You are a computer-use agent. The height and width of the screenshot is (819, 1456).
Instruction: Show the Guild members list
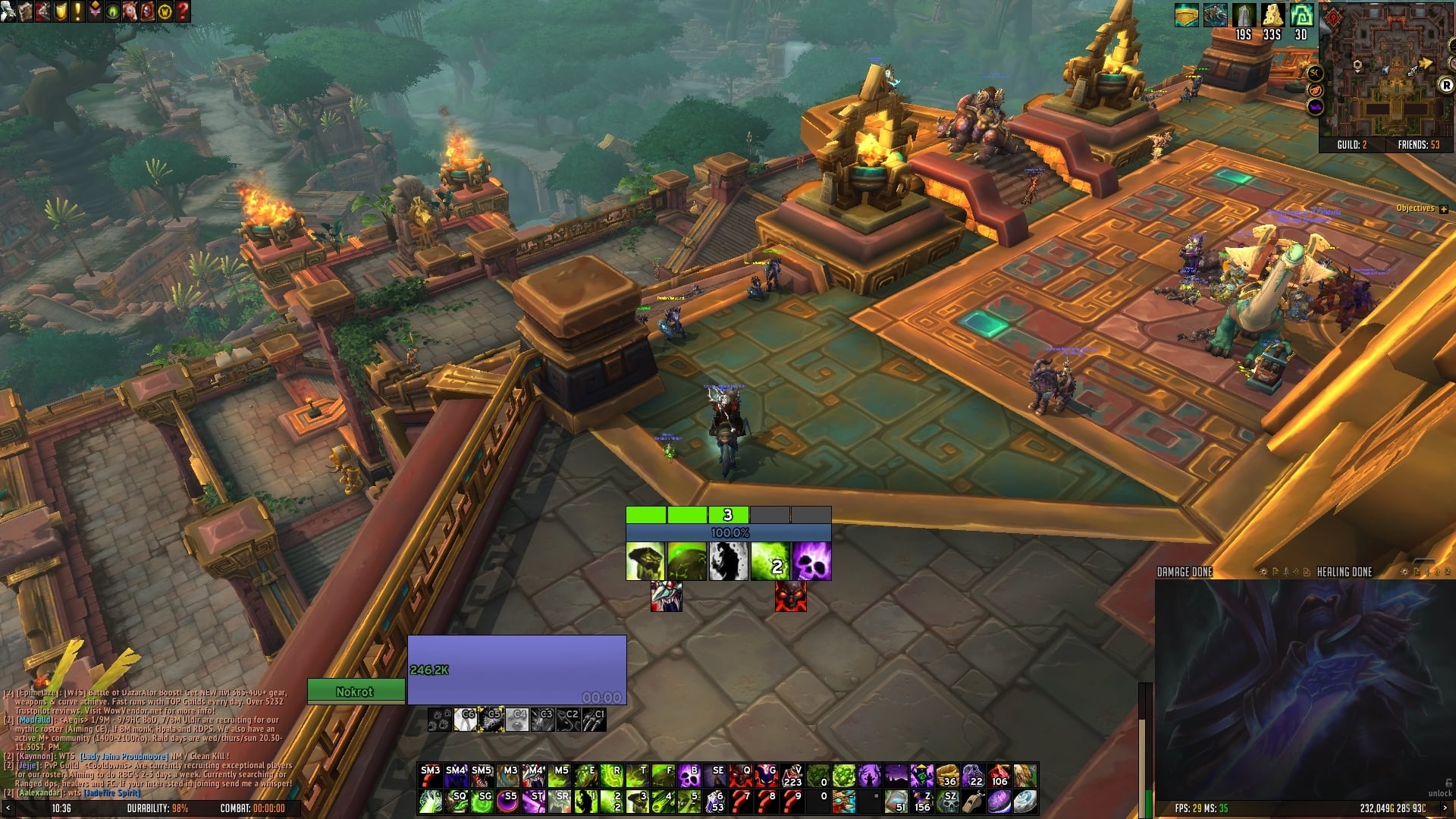point(1351,145)
